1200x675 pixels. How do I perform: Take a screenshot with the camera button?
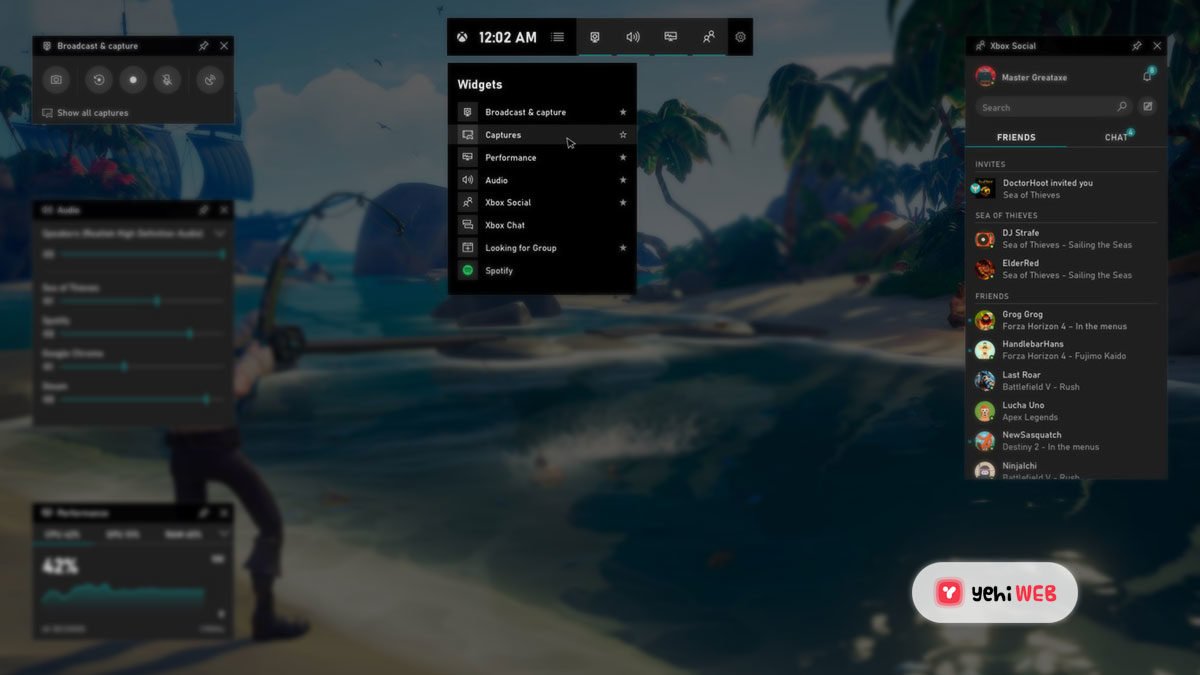57,79
